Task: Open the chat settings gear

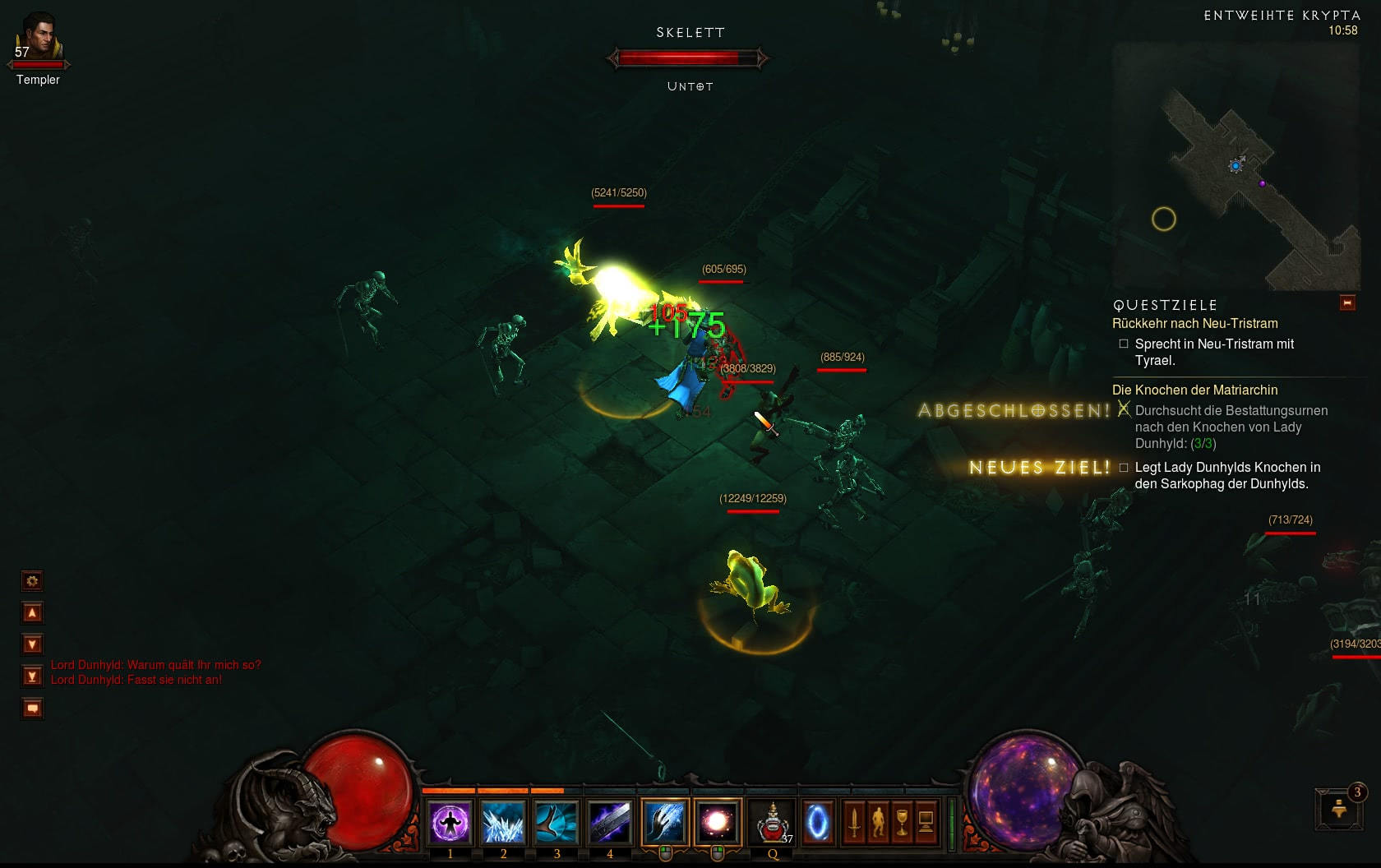Action: click(x=32, y=581)
